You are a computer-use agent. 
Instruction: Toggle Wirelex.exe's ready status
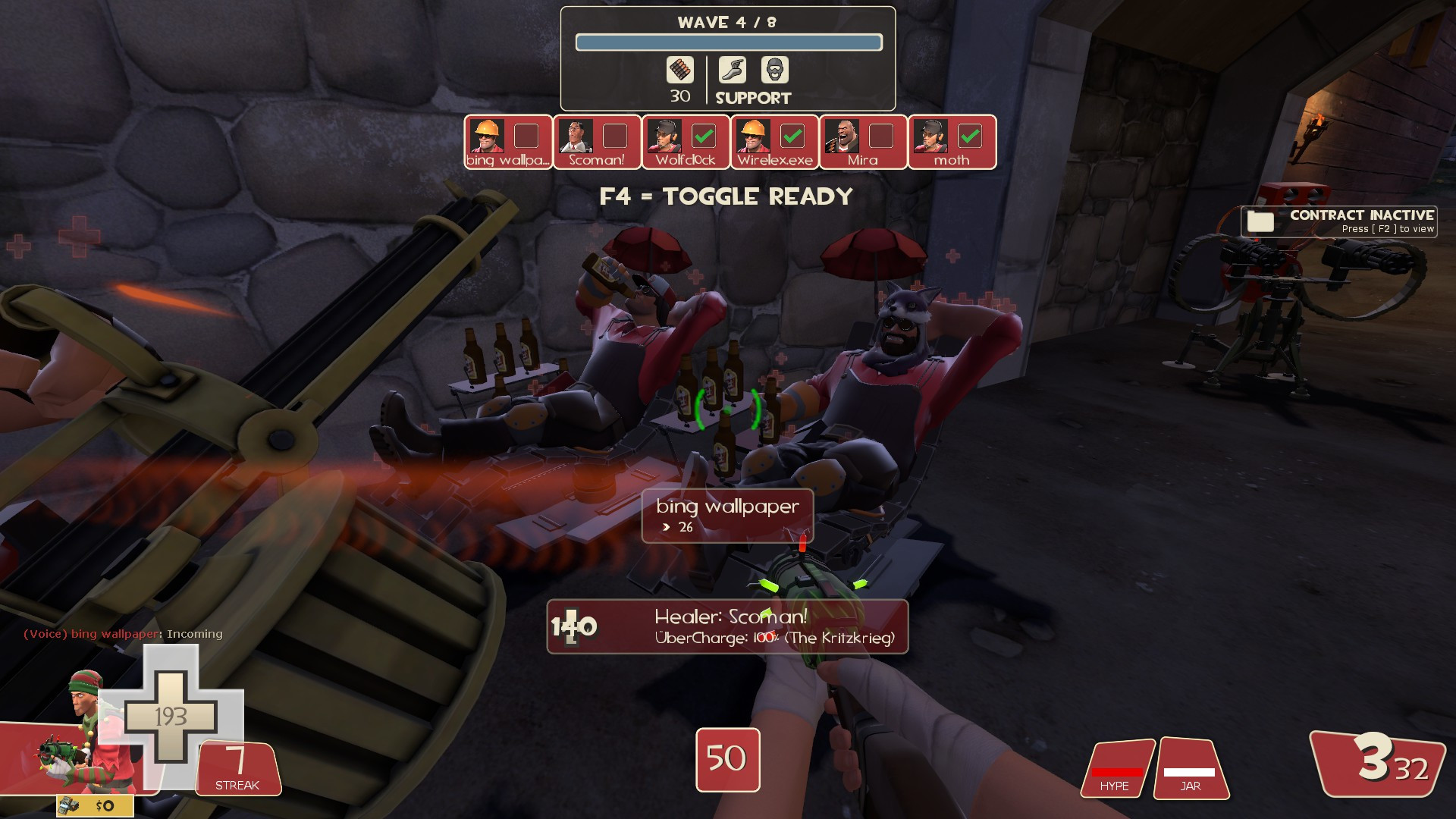tap(794, 136)
